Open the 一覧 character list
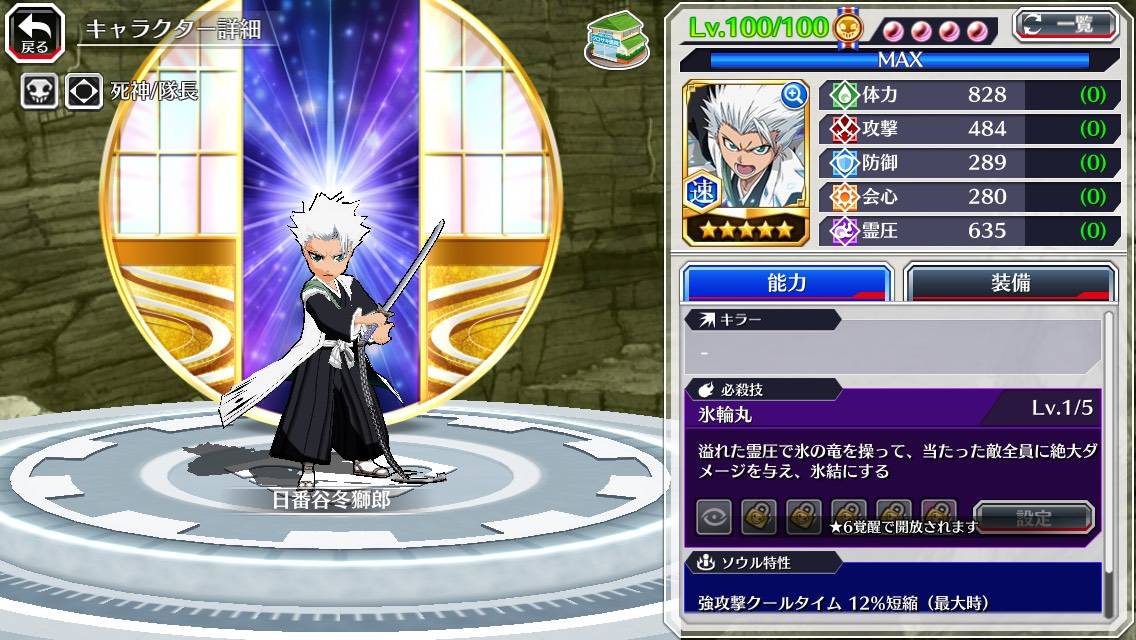This screenshot has height=640, width=1136. [1068, 25]
